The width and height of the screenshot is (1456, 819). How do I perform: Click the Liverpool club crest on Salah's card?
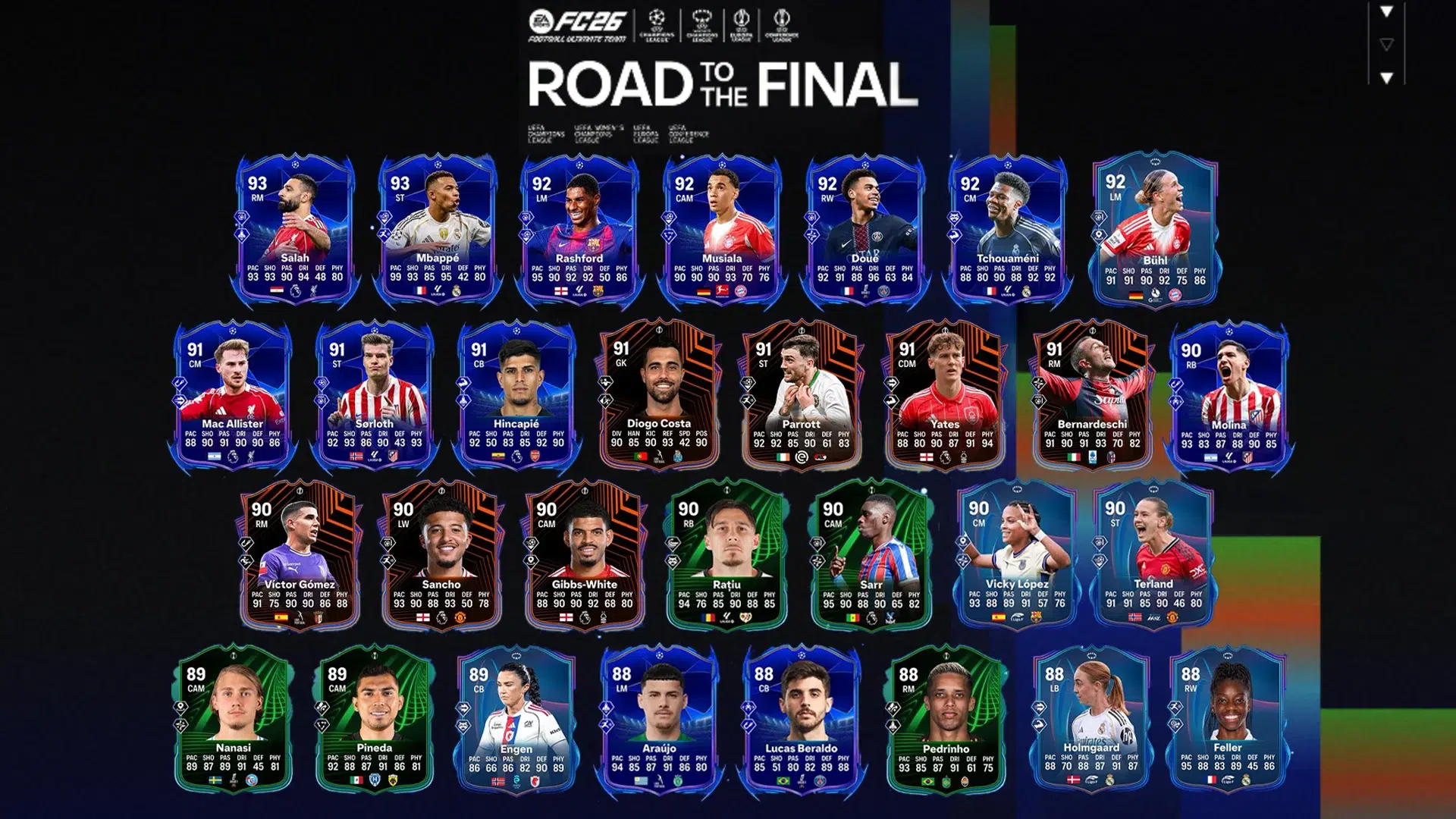pos(314,290)
